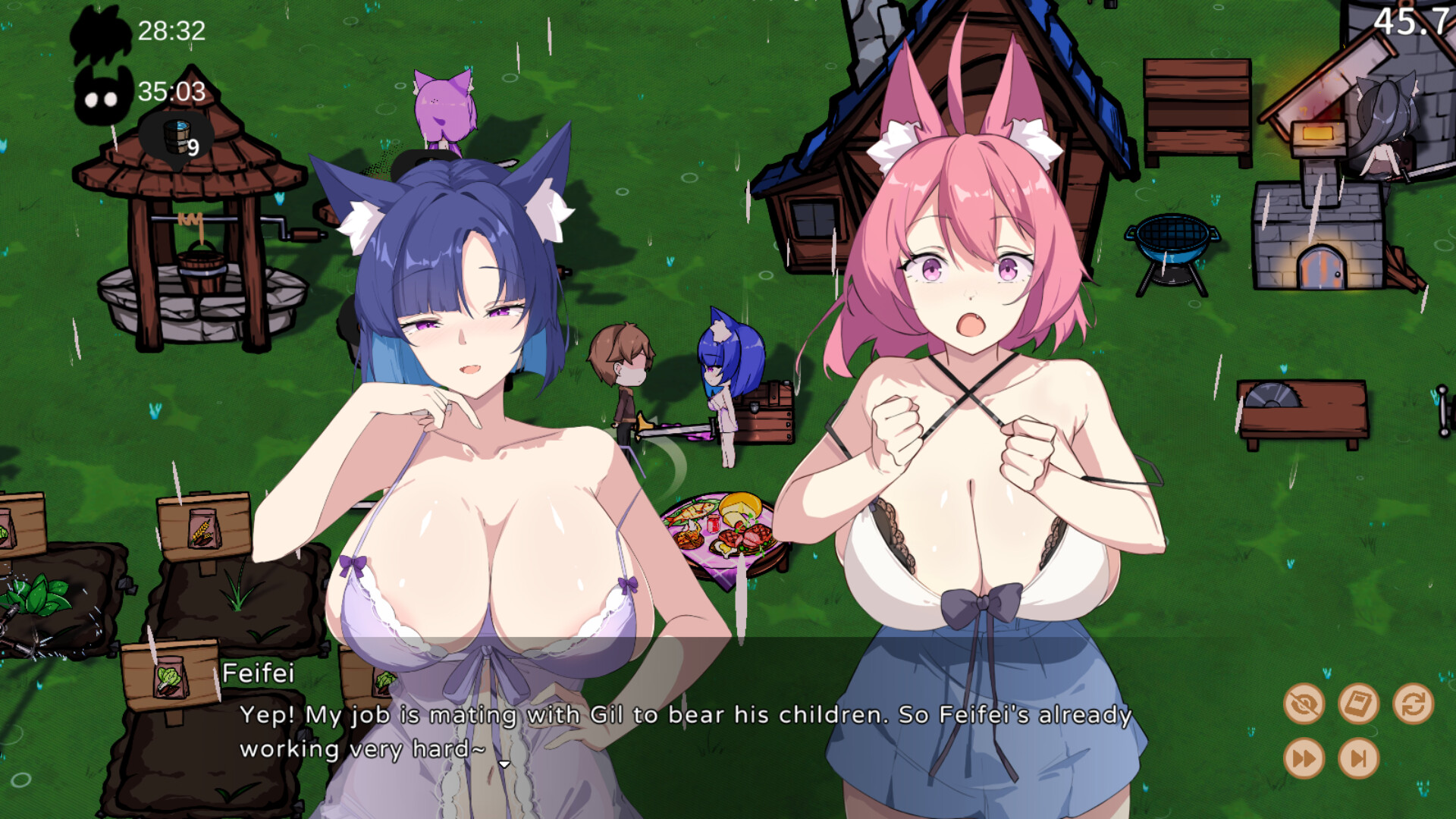This screenshot has height=819, width=1456.
Task: Open the 45.7 resource counter top right
Action: [x=1420, y=23]
